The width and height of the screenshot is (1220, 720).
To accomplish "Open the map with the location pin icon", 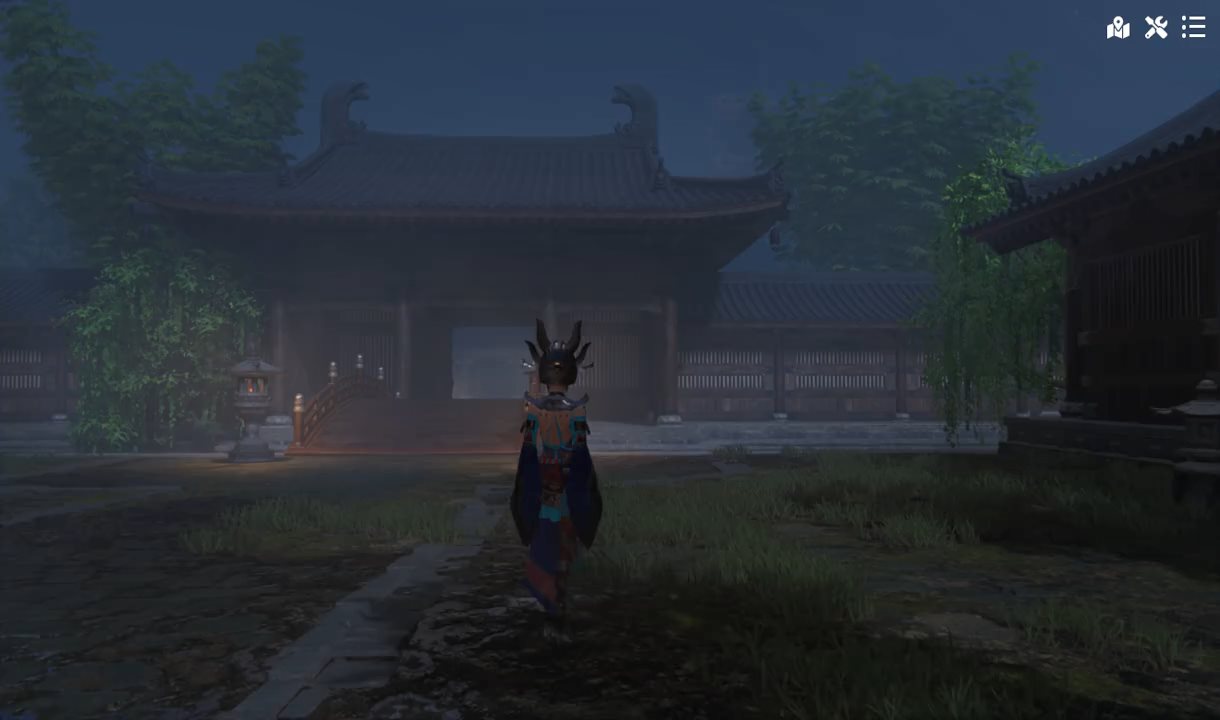I will click(x=1118, y=27).
